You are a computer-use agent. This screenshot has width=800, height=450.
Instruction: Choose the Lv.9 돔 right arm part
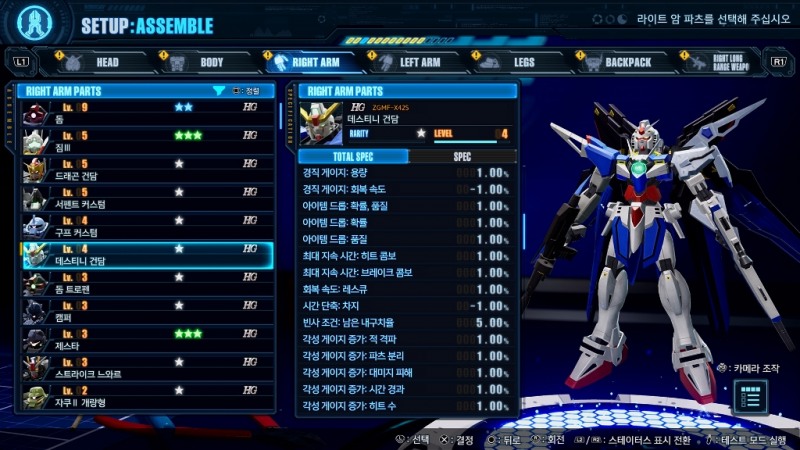tap(146, 112)
